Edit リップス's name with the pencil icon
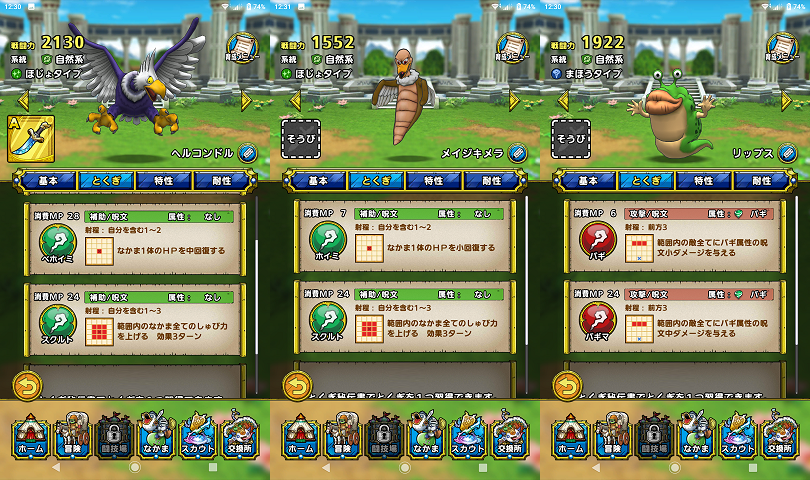Viewport: 810px width, 480px height. [x=788, y=153]
